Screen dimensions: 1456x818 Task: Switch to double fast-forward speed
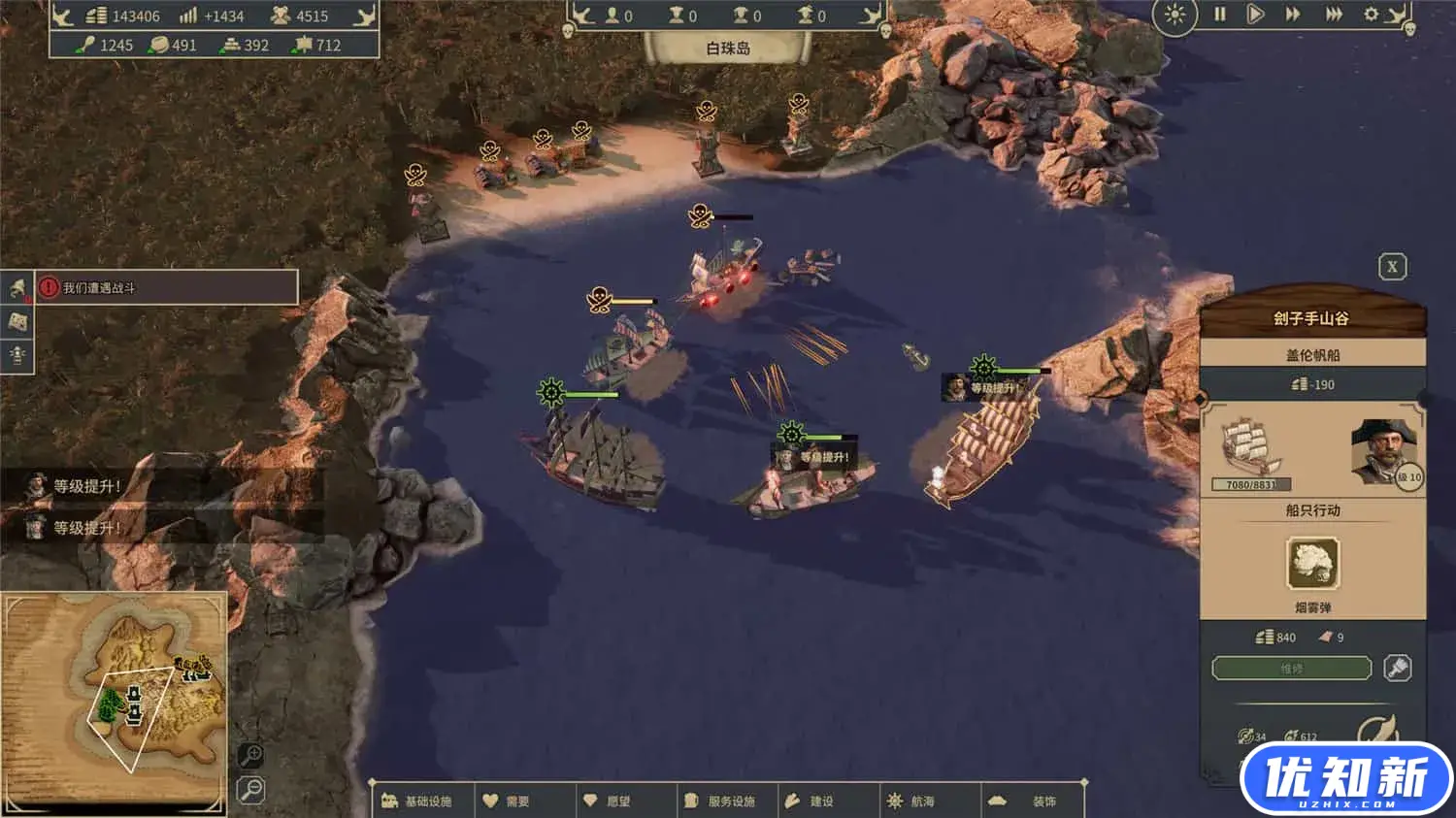1293,15
